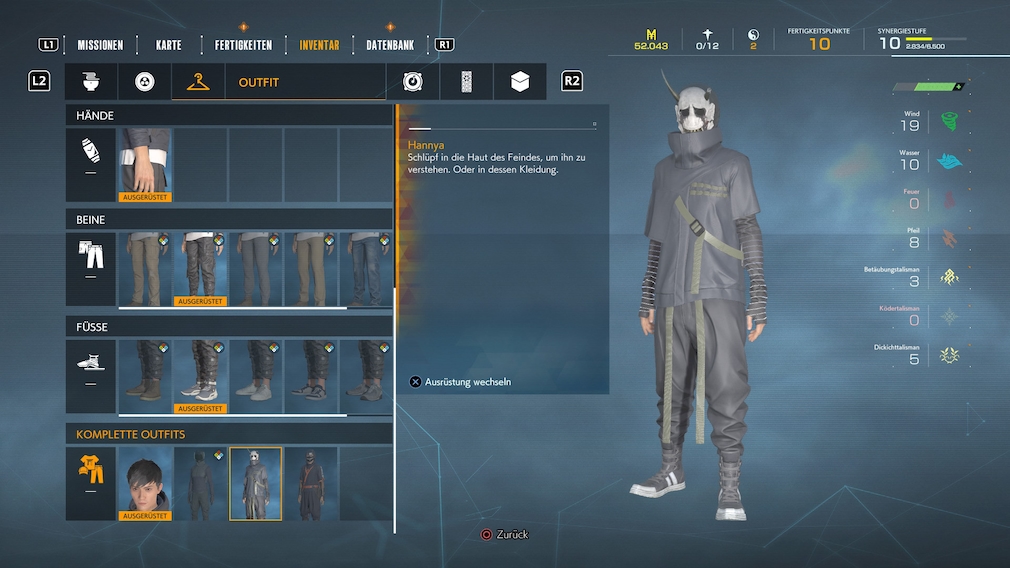This screenshot has width=1010, height=568.
Task: Open the prayer beads inventory category
Action: (144, 82)
